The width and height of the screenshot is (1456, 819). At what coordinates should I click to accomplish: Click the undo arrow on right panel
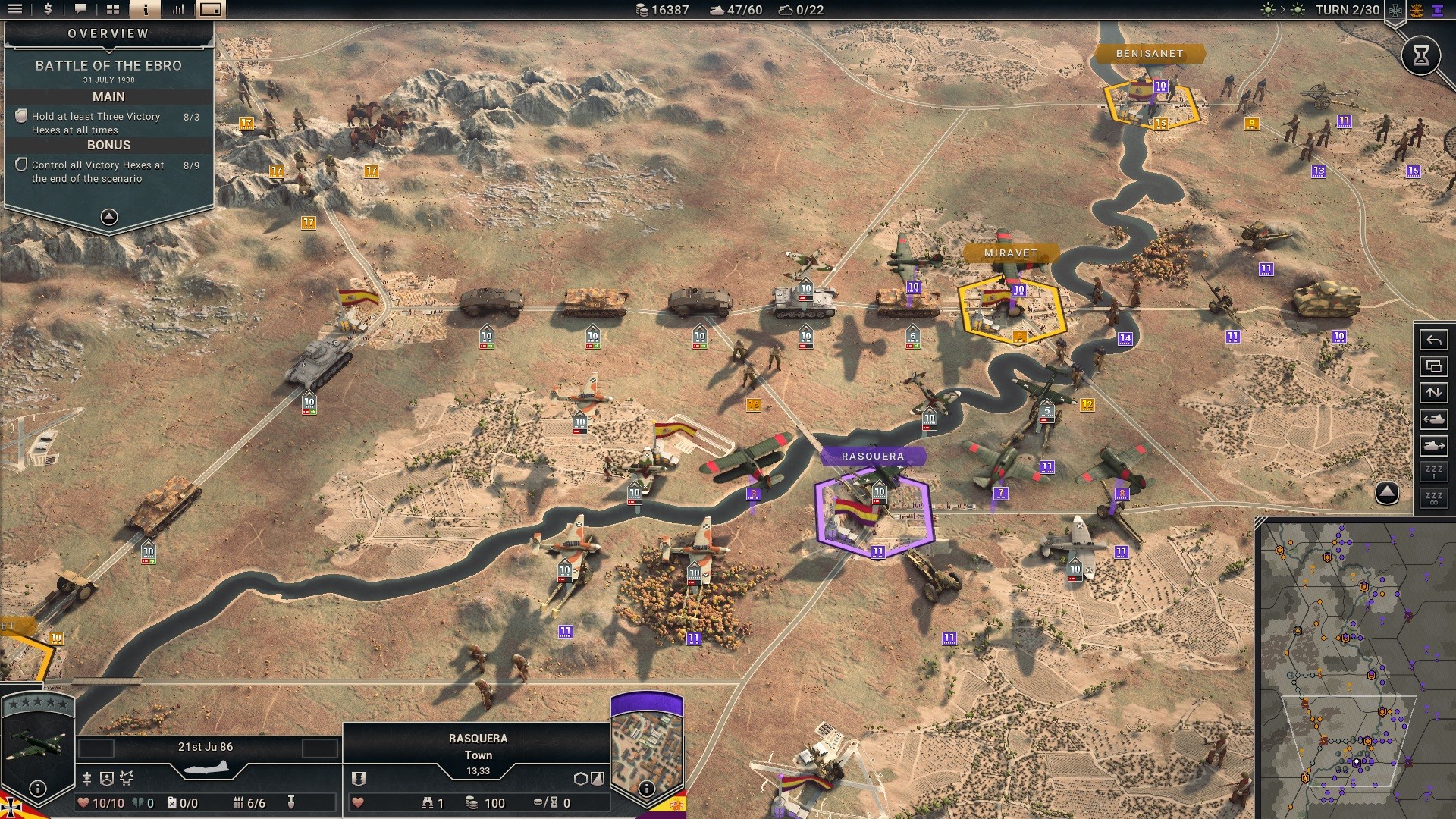point(1433,340)
